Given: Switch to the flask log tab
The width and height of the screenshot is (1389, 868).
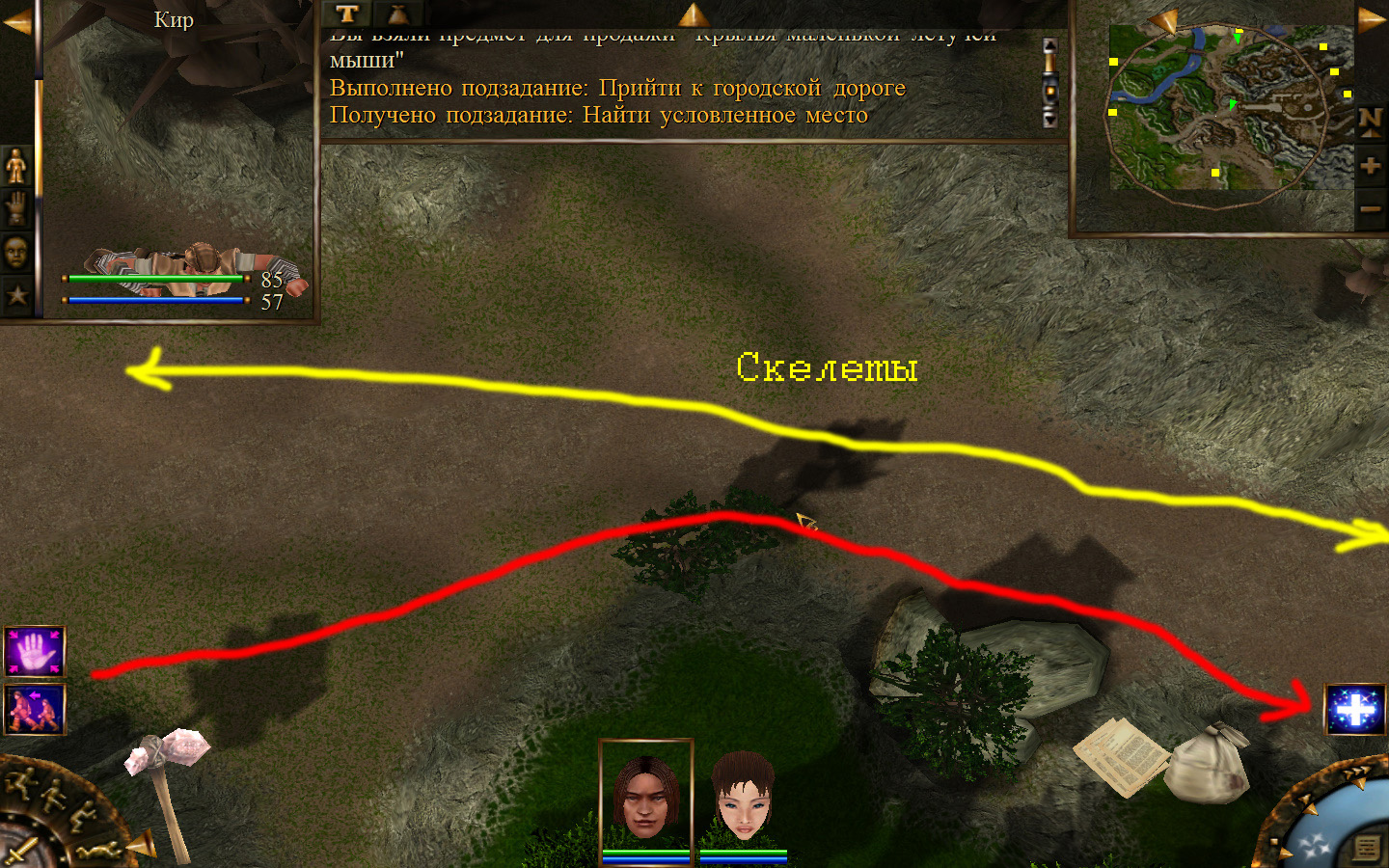Looking at the screenshot, I should (x=397, y=14).
